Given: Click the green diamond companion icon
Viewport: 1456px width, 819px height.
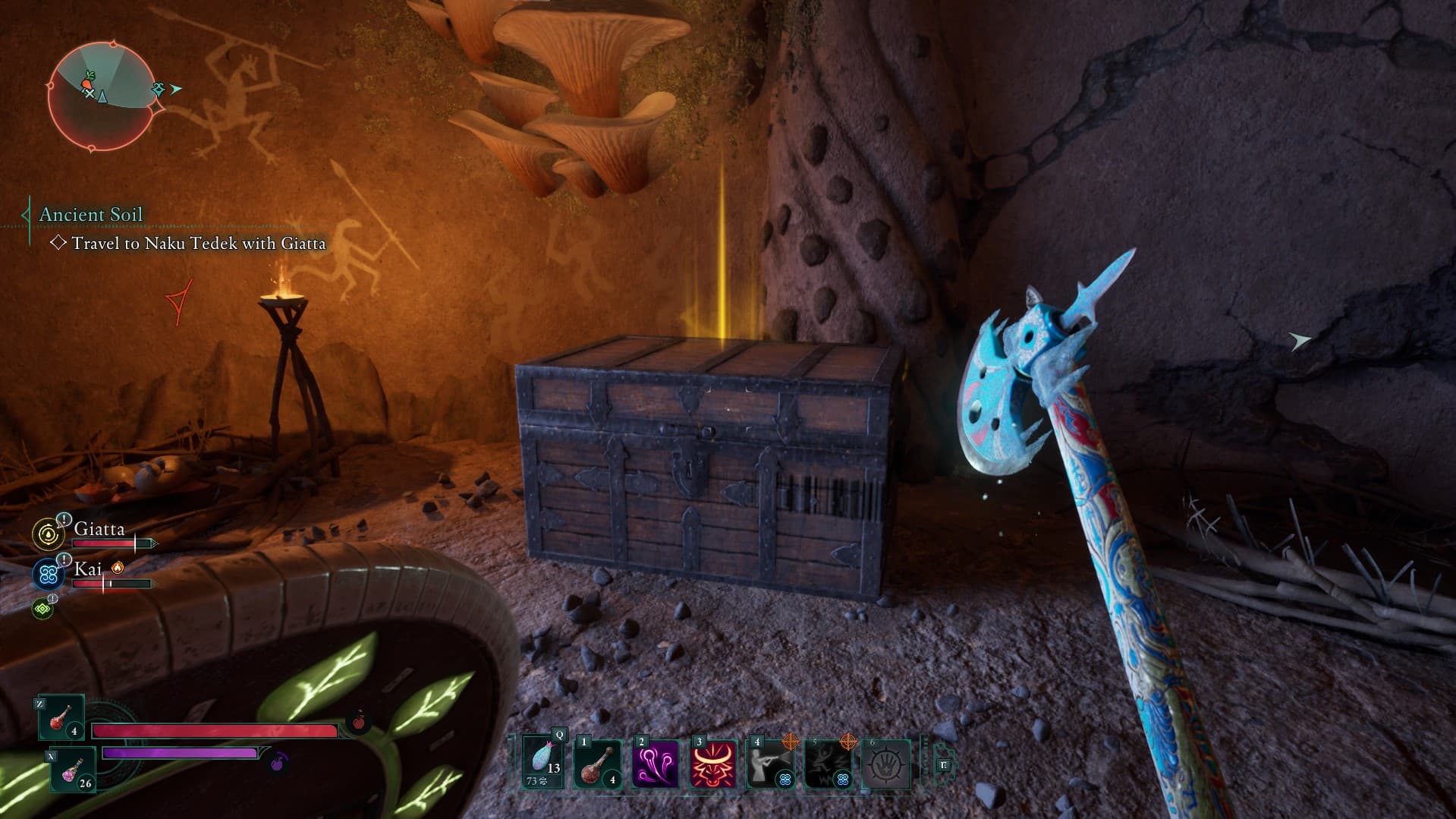Looking at the screenshot, I should point(42,608).
